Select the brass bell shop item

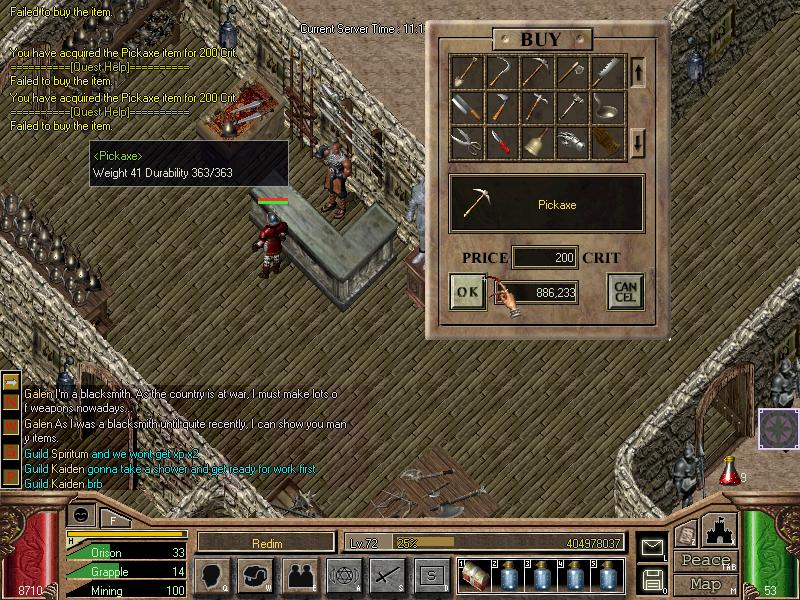tap(537, 141)
